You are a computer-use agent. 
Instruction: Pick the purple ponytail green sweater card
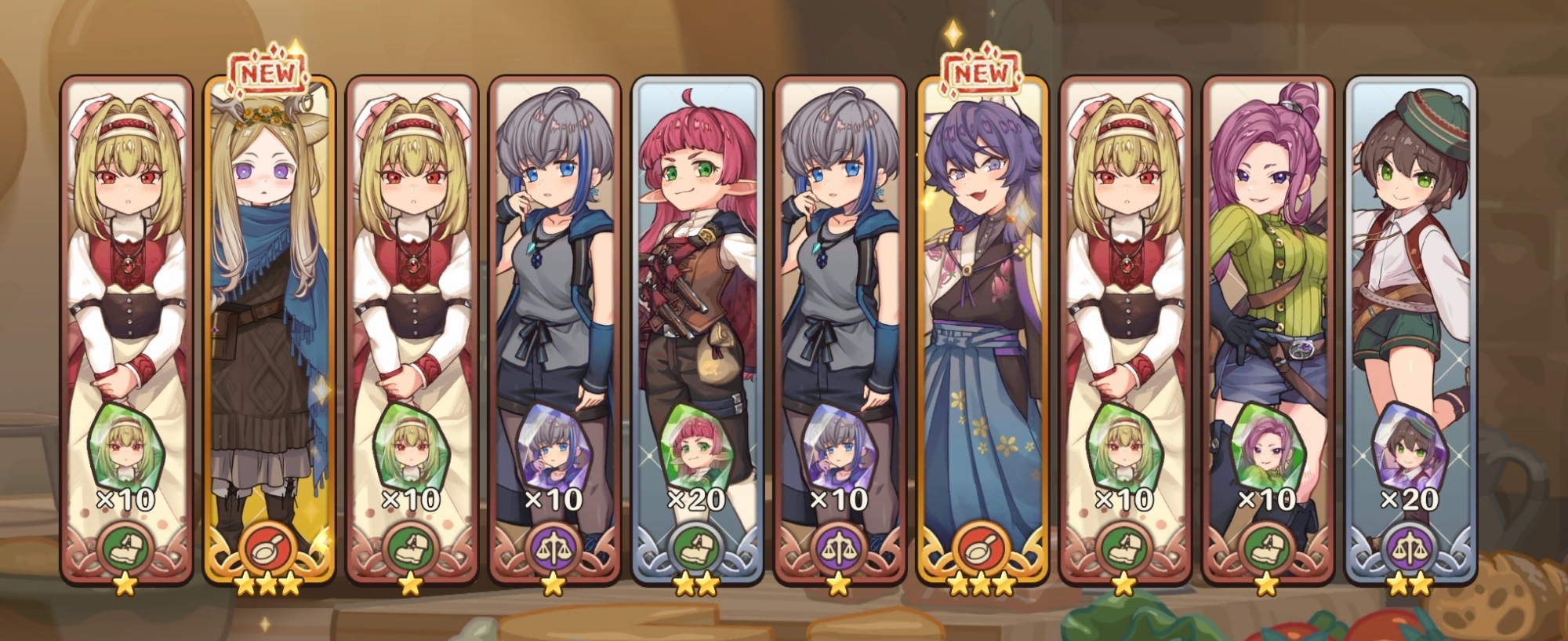click(1268, 330)
